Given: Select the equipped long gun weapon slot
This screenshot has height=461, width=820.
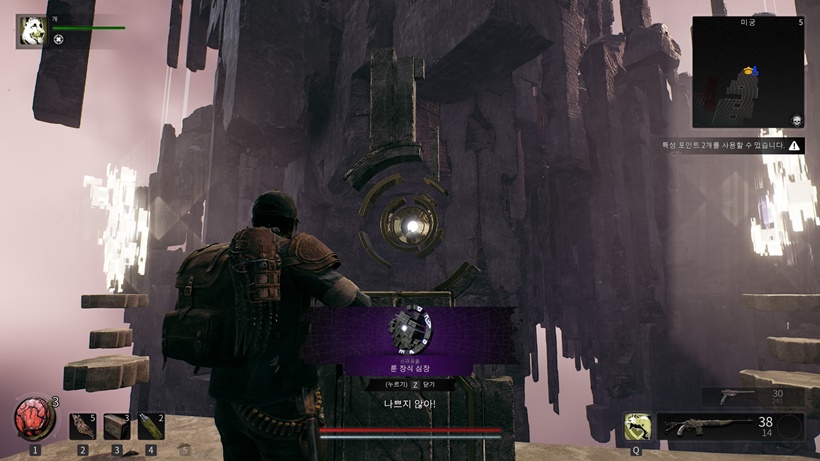Looking at the screenshot, I should click(715, 426).
